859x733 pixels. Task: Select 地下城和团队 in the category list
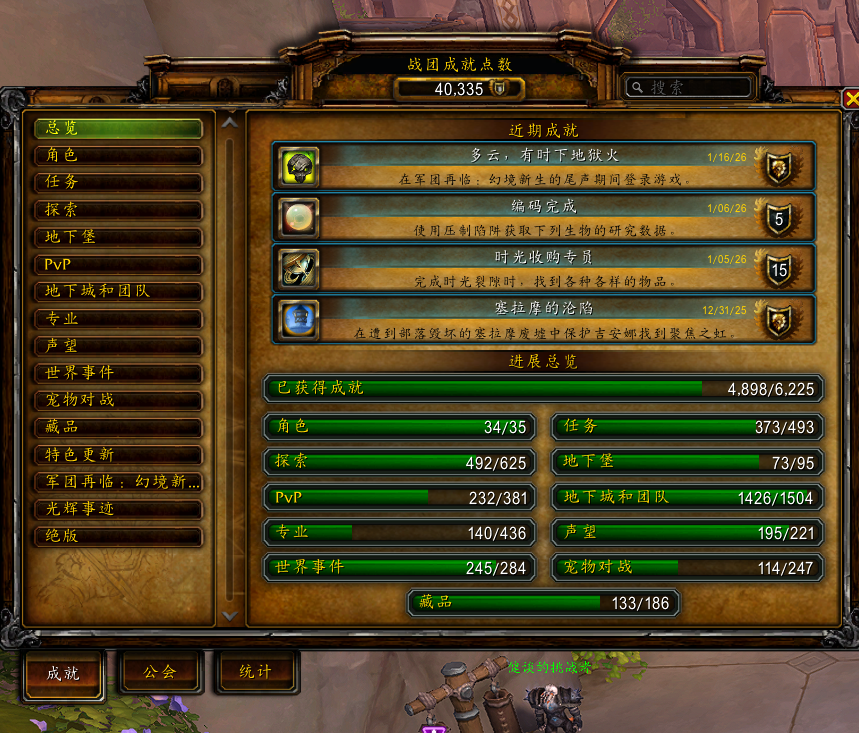pos(118,292)
